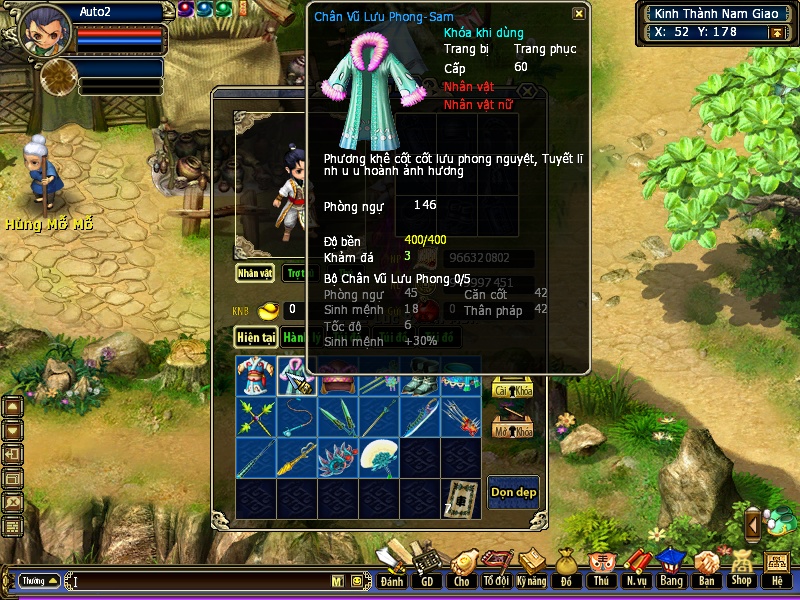Open the Kỹ năng skills menu
800x600 pixels.
tap(533, 568)
